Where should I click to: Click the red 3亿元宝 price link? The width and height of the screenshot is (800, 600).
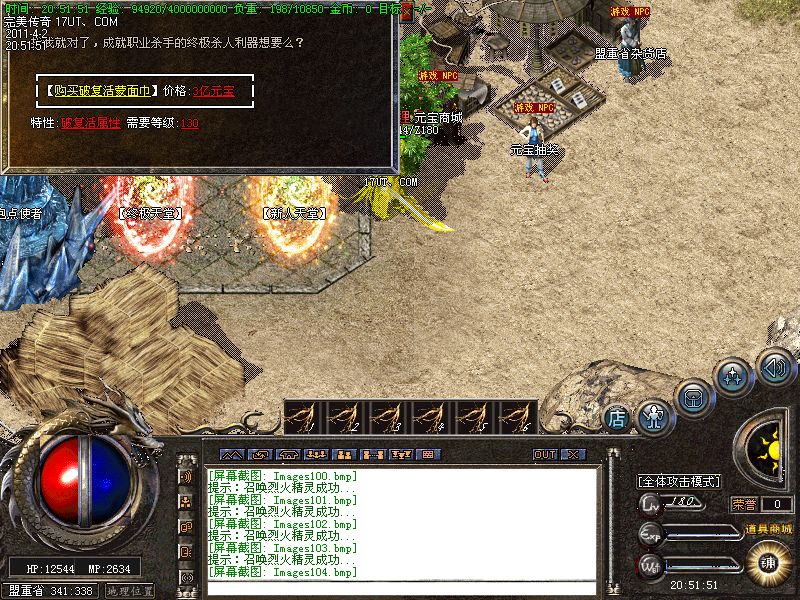(x=213, y=90)
